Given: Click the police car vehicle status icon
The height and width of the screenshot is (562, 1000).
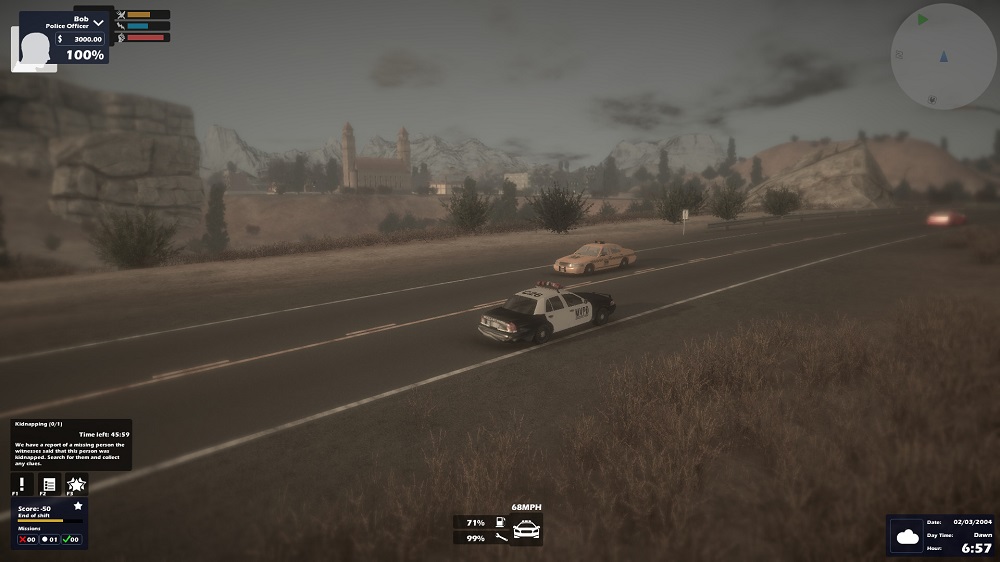Looking at the screenshot, I should click(x=526, y=530).
